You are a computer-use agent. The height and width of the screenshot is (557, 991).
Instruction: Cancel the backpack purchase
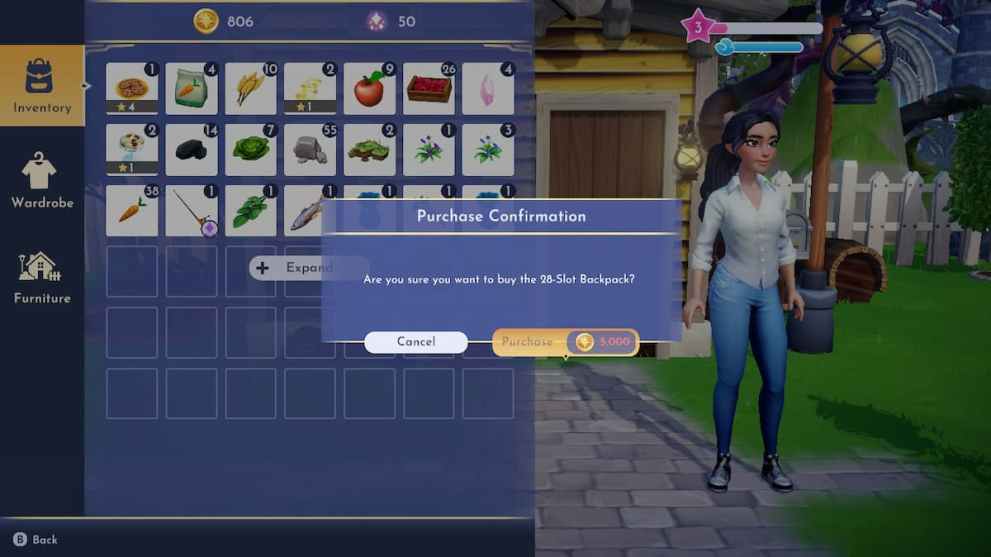415,342
